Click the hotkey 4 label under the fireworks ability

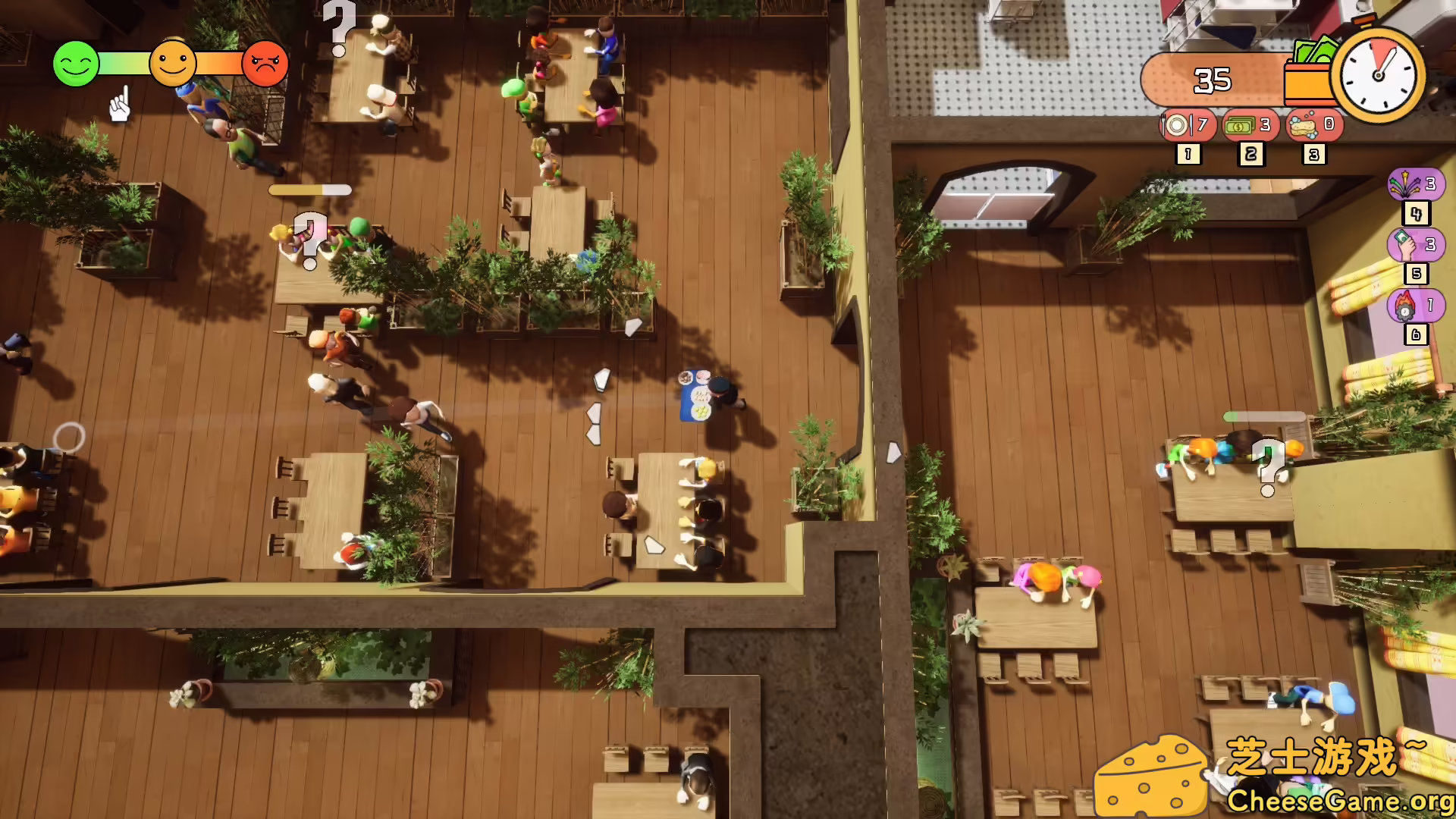coord(1415,215)
